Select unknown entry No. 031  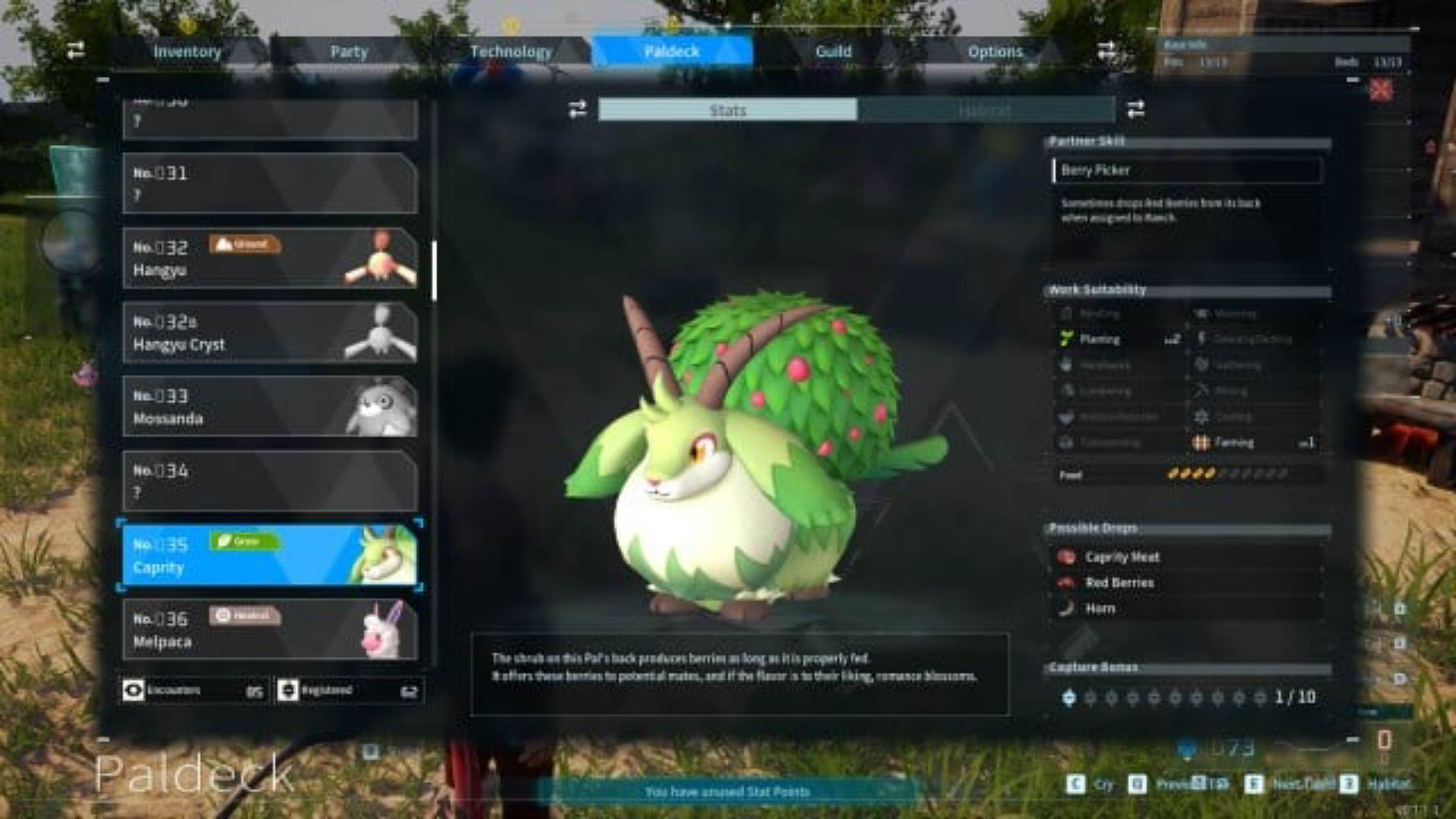pos(270,184)
